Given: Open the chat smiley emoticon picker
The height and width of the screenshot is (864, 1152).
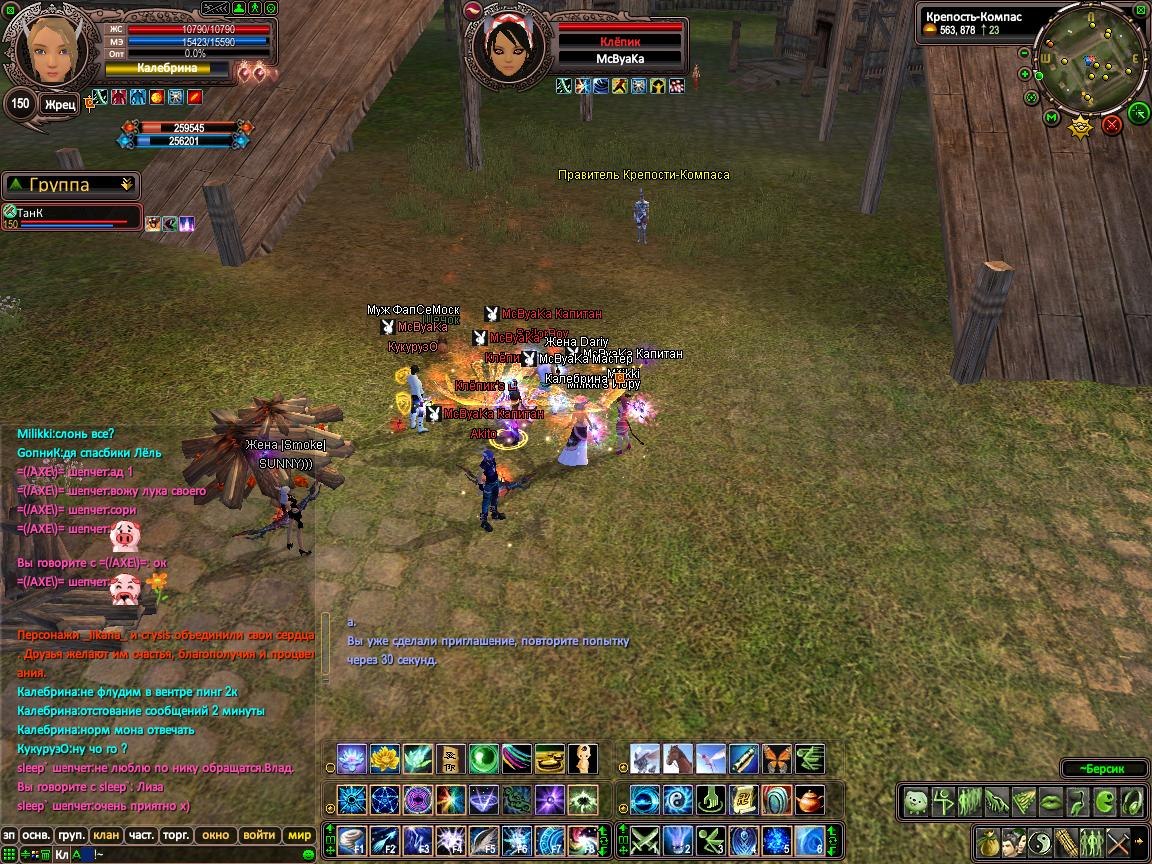Looking at the screenshot, I should point(309,854).
